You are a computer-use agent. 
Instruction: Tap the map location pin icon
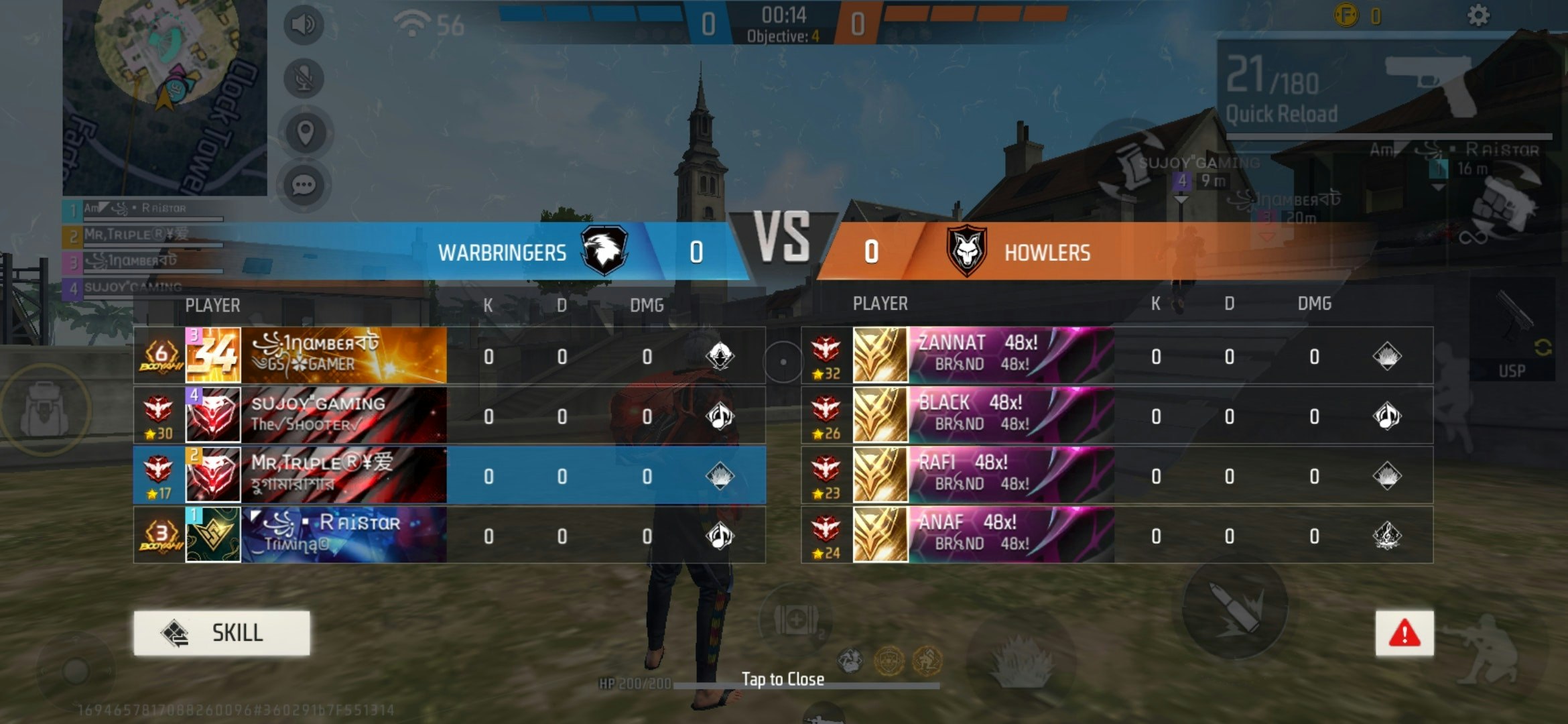coord(305,133)
